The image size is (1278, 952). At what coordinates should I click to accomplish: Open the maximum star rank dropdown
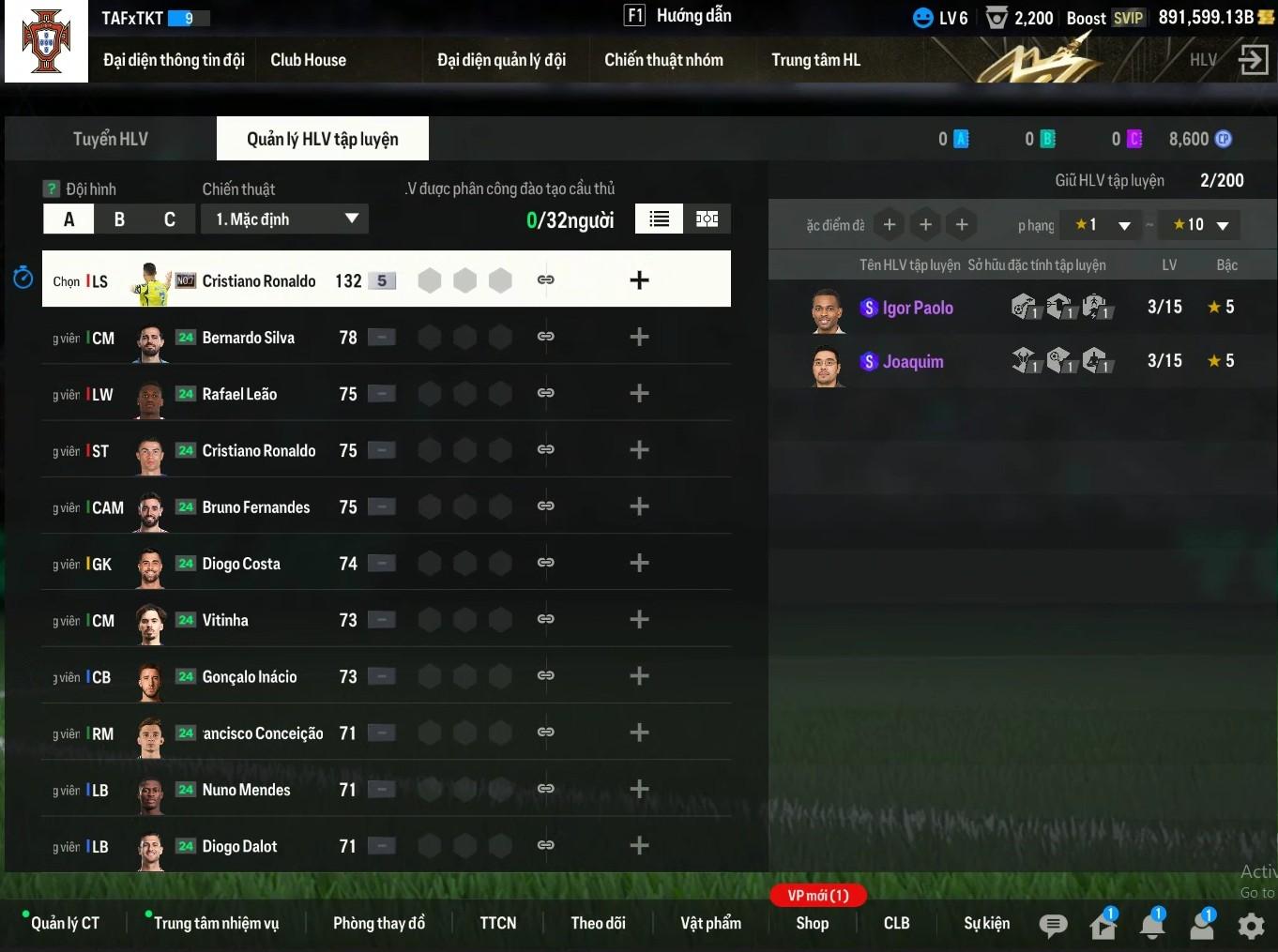click(1200, 225)
